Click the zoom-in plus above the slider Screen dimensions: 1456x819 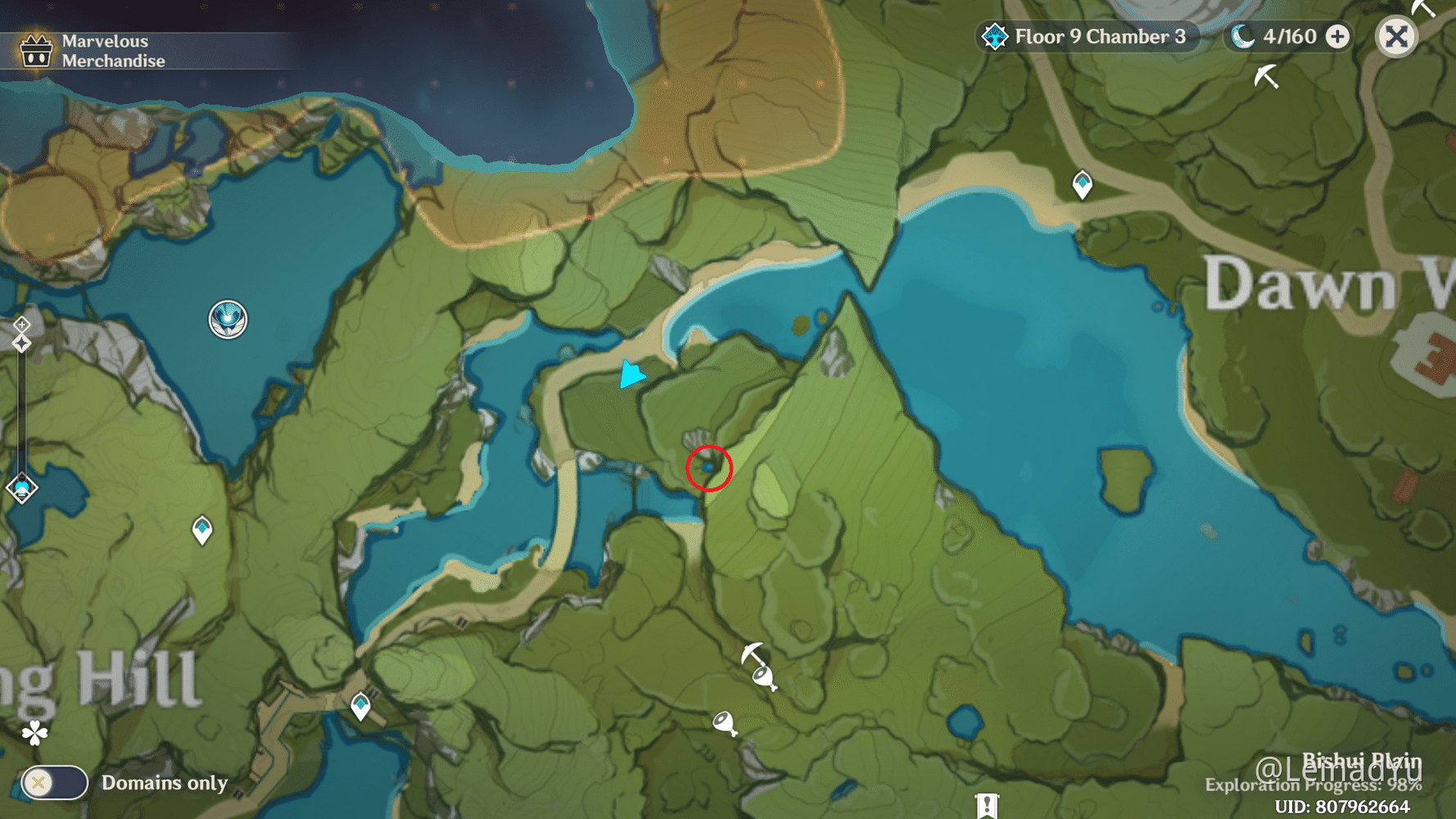click(x=21, y=323)
